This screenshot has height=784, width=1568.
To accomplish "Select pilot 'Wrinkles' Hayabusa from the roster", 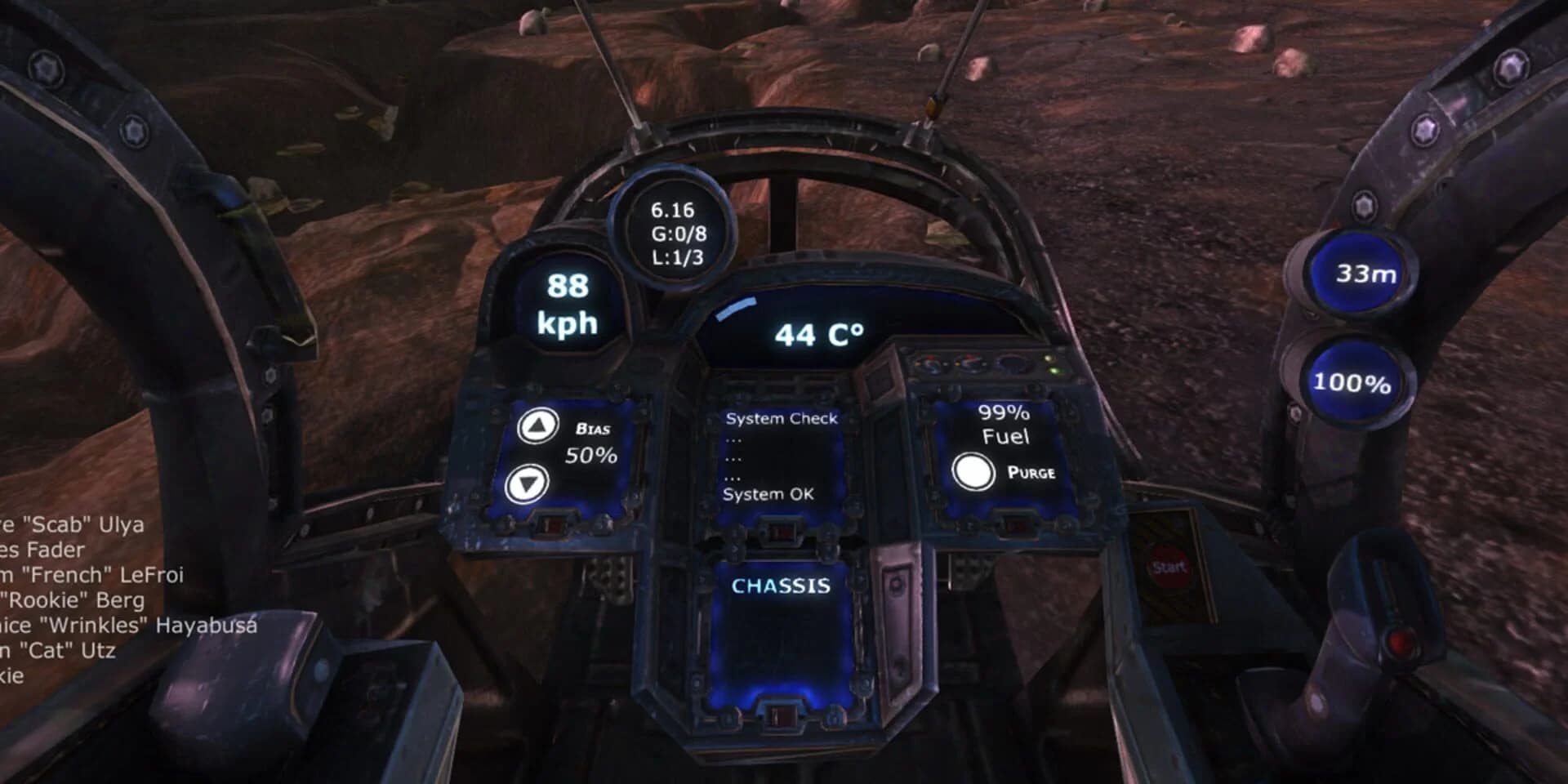I will (x=127, y=626).
